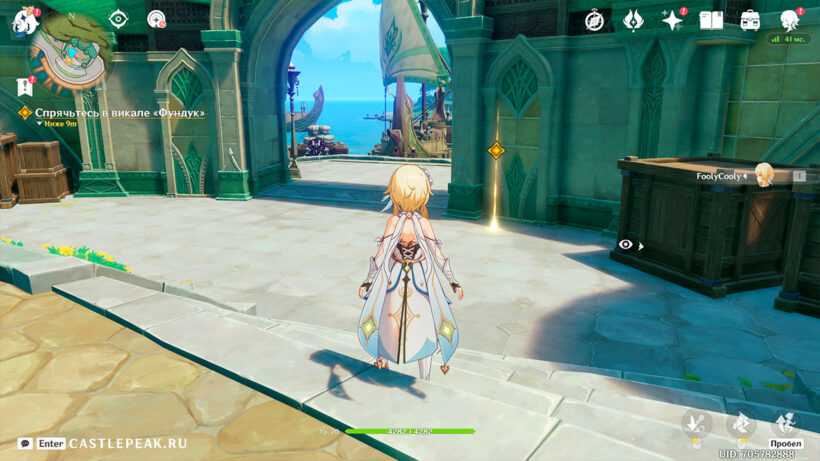The height and width of the screenshot is (461, 820).
Task: Open the adventurer handbook book icon
Action: coord(711,20)
